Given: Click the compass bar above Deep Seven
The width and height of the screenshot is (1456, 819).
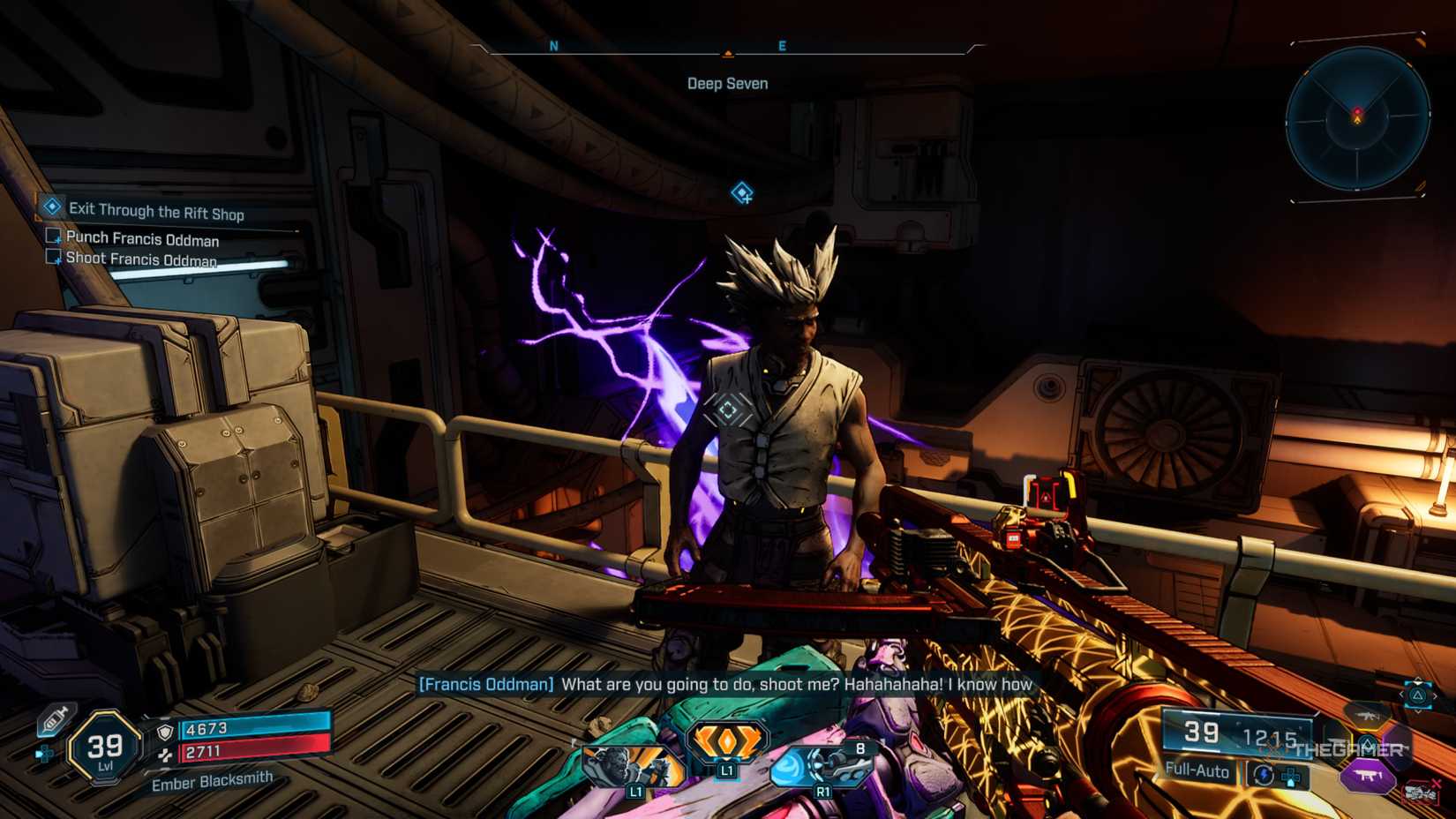Looking at the screenshot, I should pos(727,48).
